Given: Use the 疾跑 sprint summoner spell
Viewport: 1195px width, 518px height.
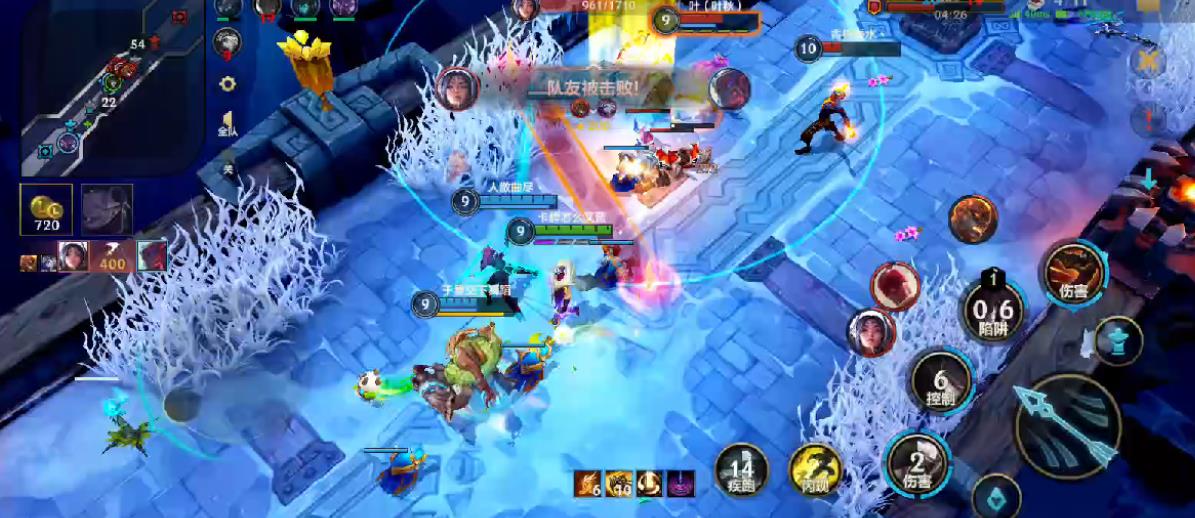Looking at the screenshot, I should (741, 470).
